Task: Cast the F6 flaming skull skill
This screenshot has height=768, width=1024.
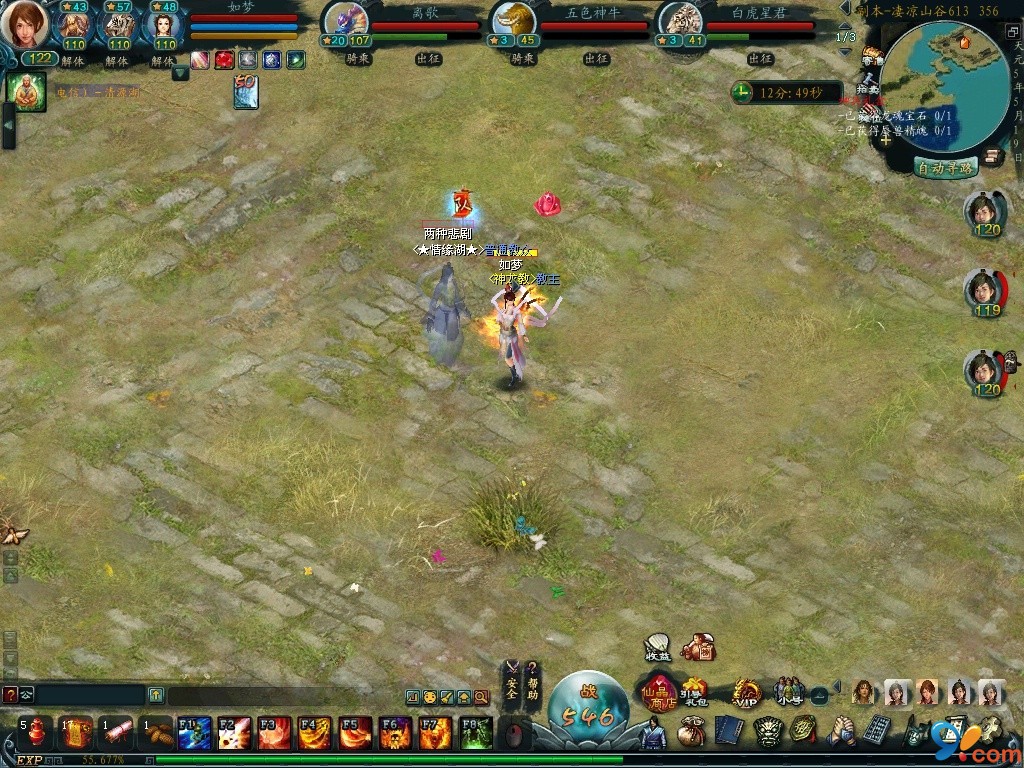Action: (396, 733)
